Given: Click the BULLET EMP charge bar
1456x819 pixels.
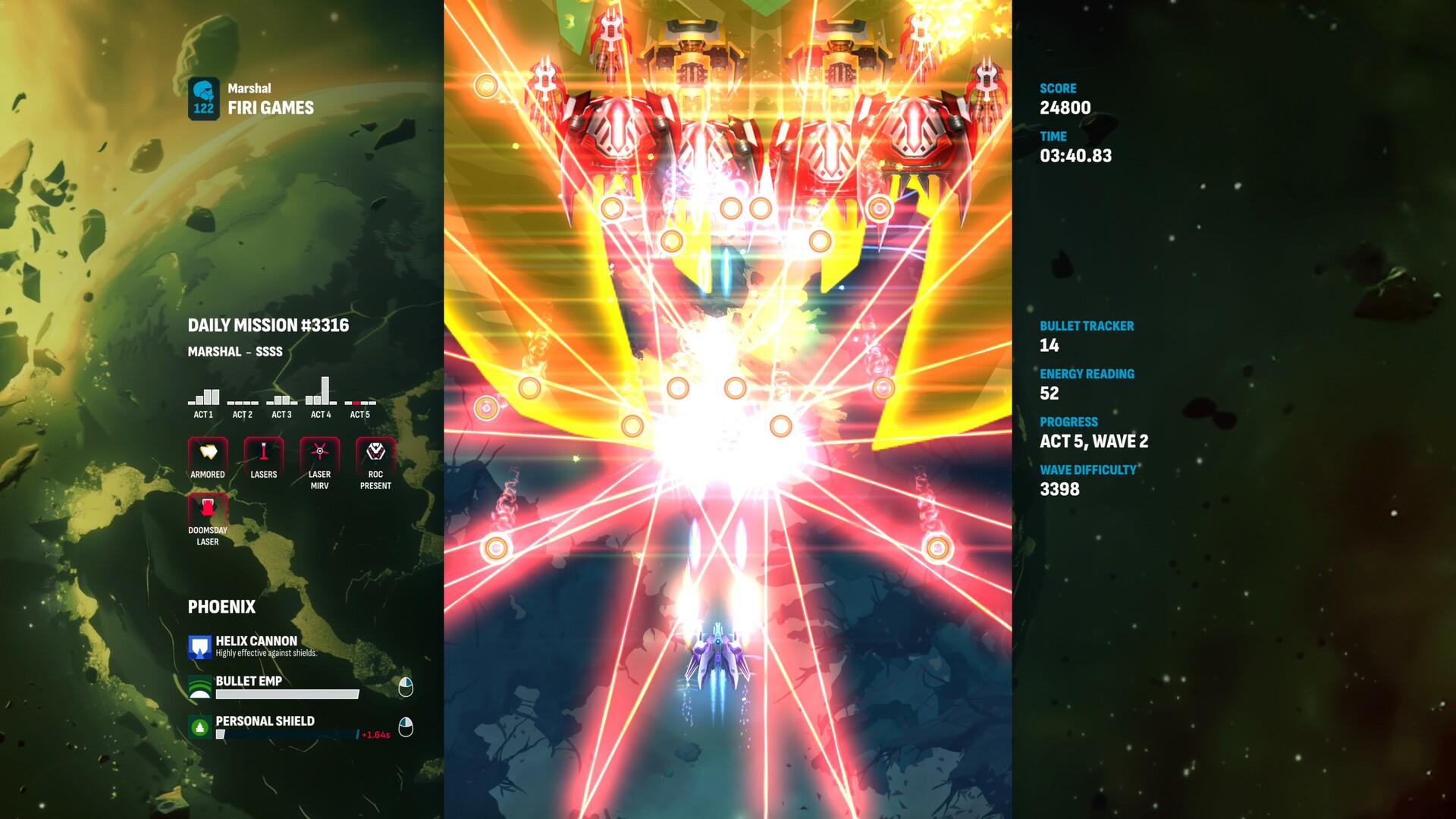Looking at the screenshot, I should [287, 693].
